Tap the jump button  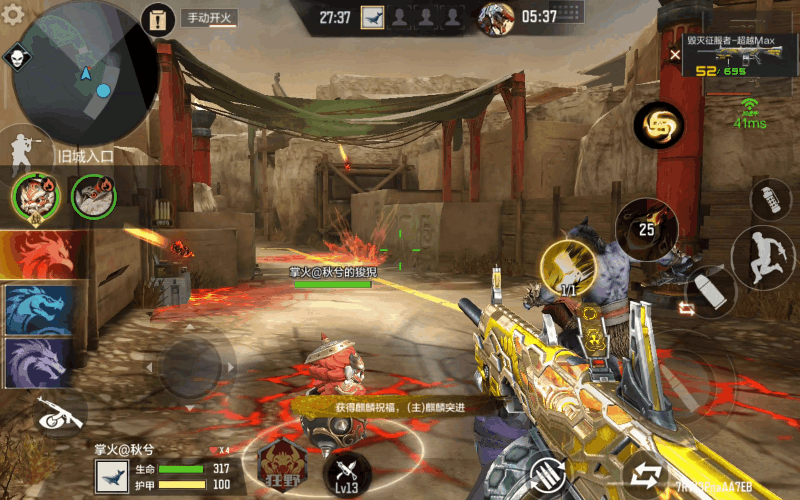(762, 259)
